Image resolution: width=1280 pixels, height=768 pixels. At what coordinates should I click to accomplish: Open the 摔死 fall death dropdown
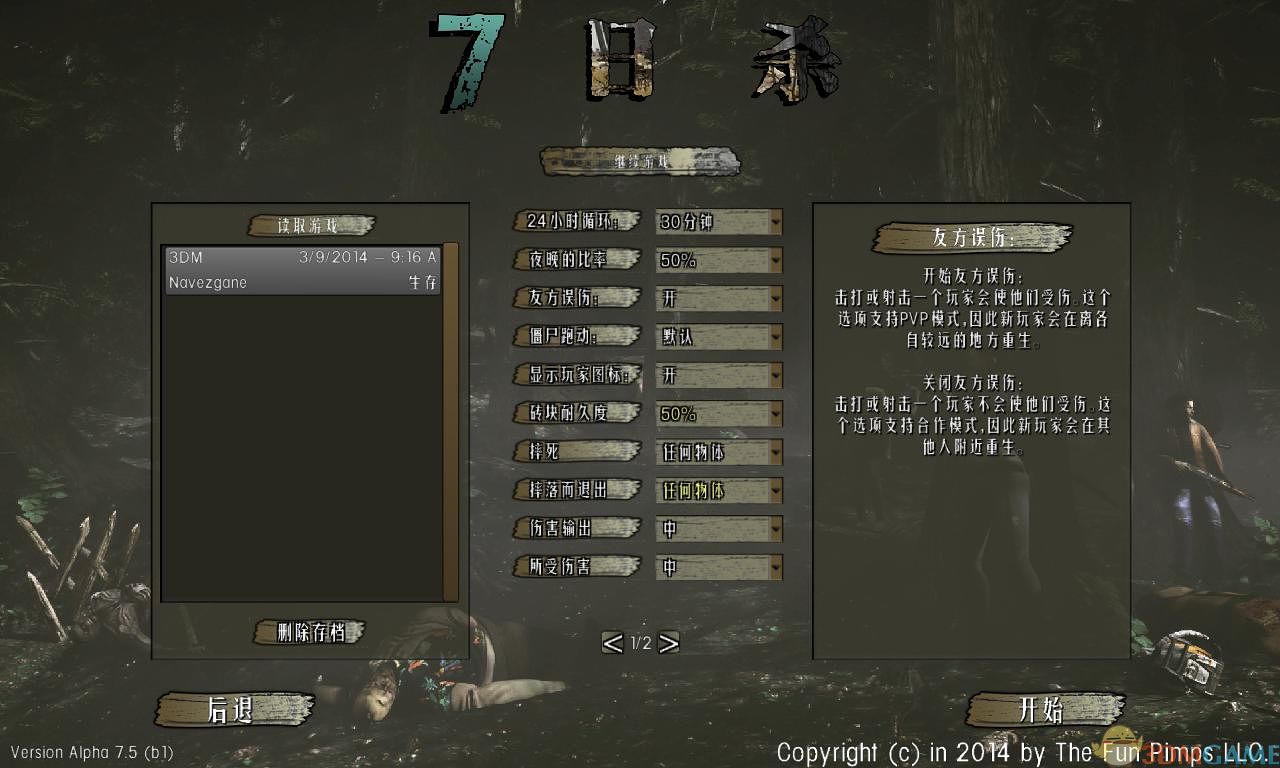(x=718, y=452)
